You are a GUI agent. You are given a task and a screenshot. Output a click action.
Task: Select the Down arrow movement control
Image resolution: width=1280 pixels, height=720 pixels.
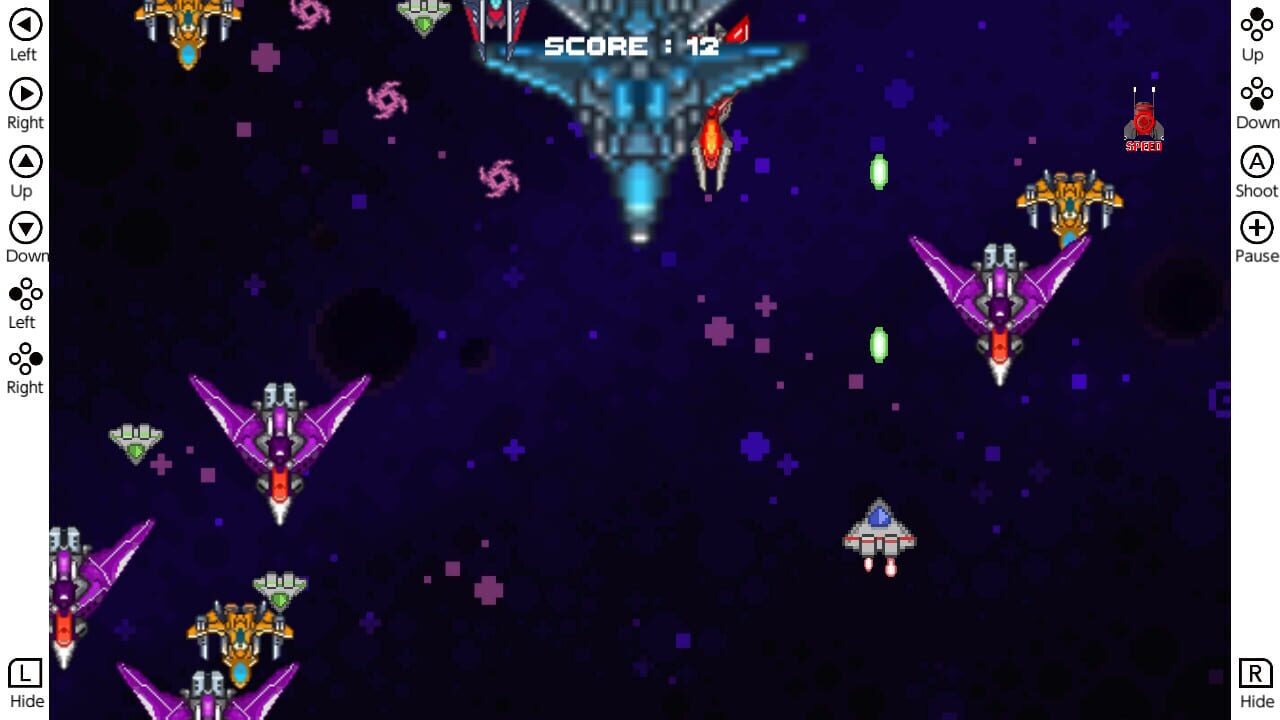[x=24, y=228]
